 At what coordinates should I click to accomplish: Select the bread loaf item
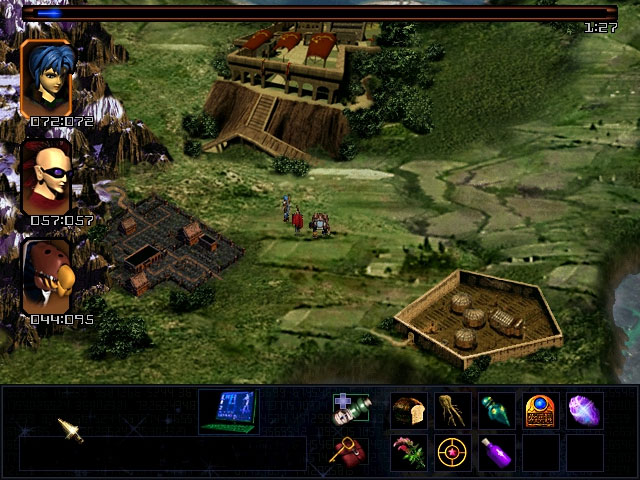pos(408,410)
